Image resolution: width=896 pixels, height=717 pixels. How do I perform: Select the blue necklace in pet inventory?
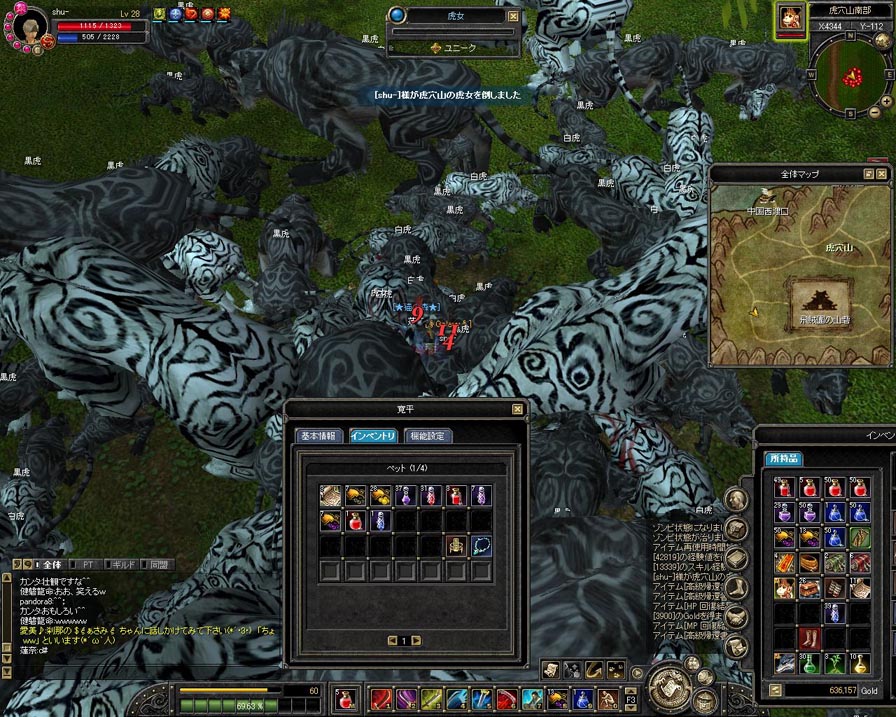(481, 545)
